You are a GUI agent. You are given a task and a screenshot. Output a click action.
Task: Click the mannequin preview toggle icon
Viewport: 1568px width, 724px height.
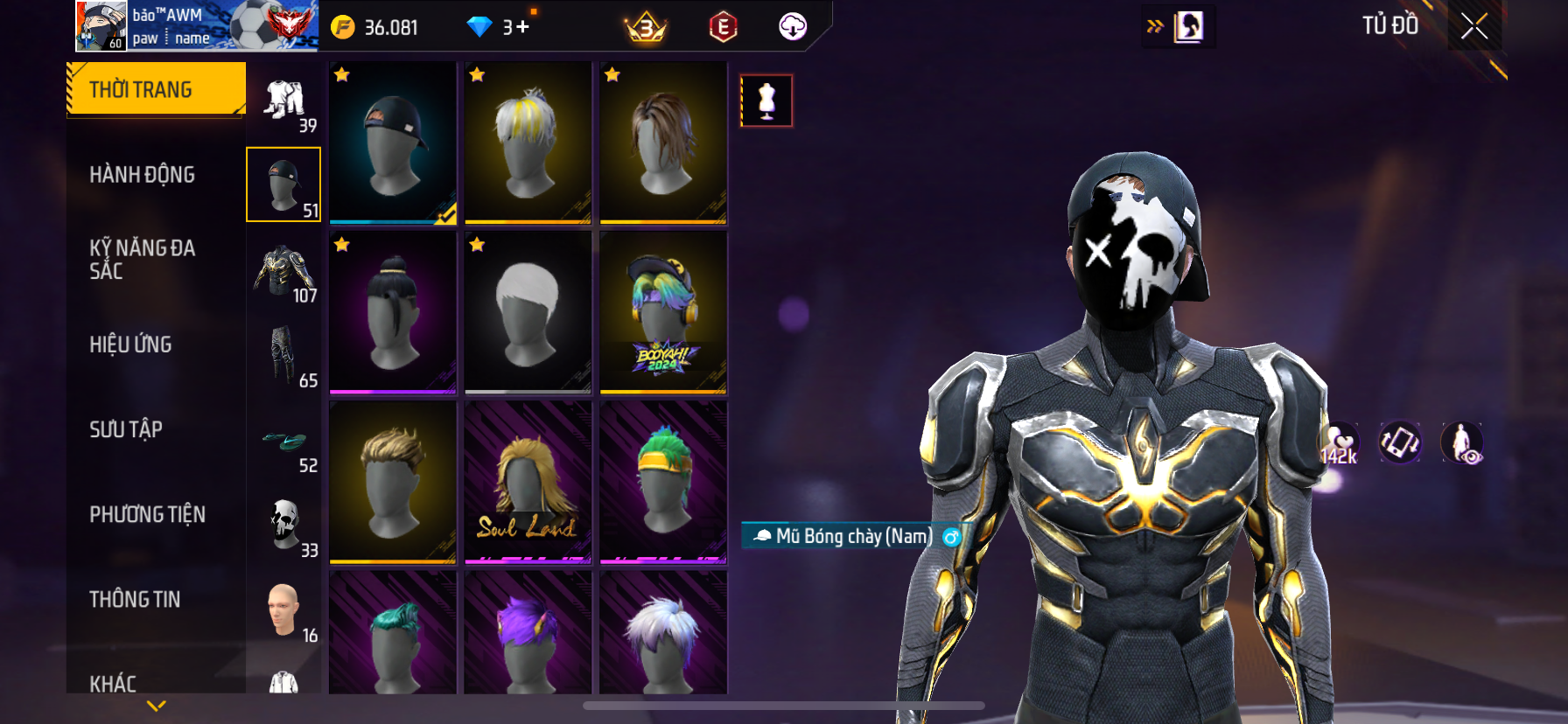click(766, 101)
